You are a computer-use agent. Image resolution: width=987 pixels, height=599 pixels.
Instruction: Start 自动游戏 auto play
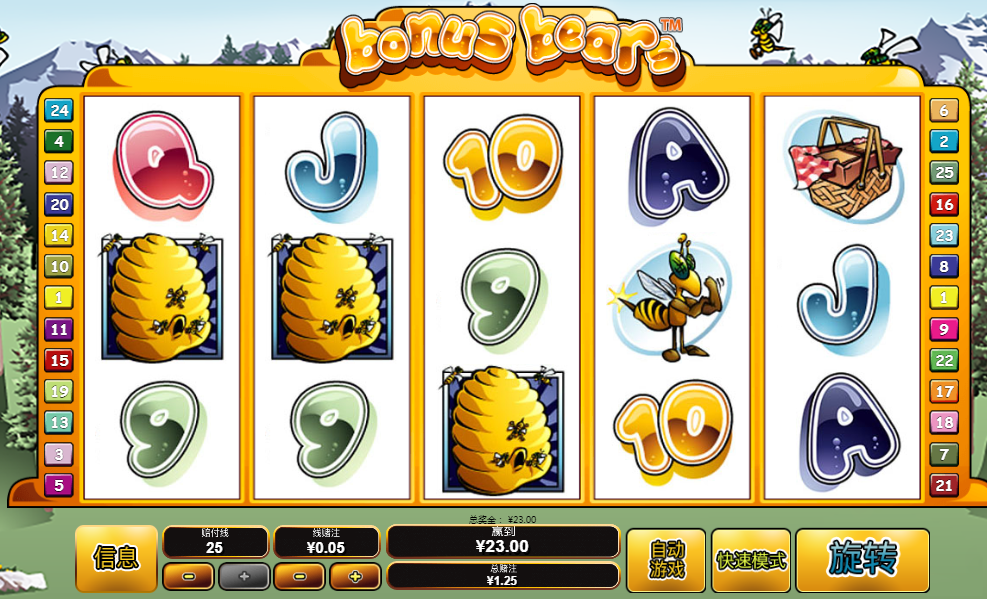click(x=665, y=559)
